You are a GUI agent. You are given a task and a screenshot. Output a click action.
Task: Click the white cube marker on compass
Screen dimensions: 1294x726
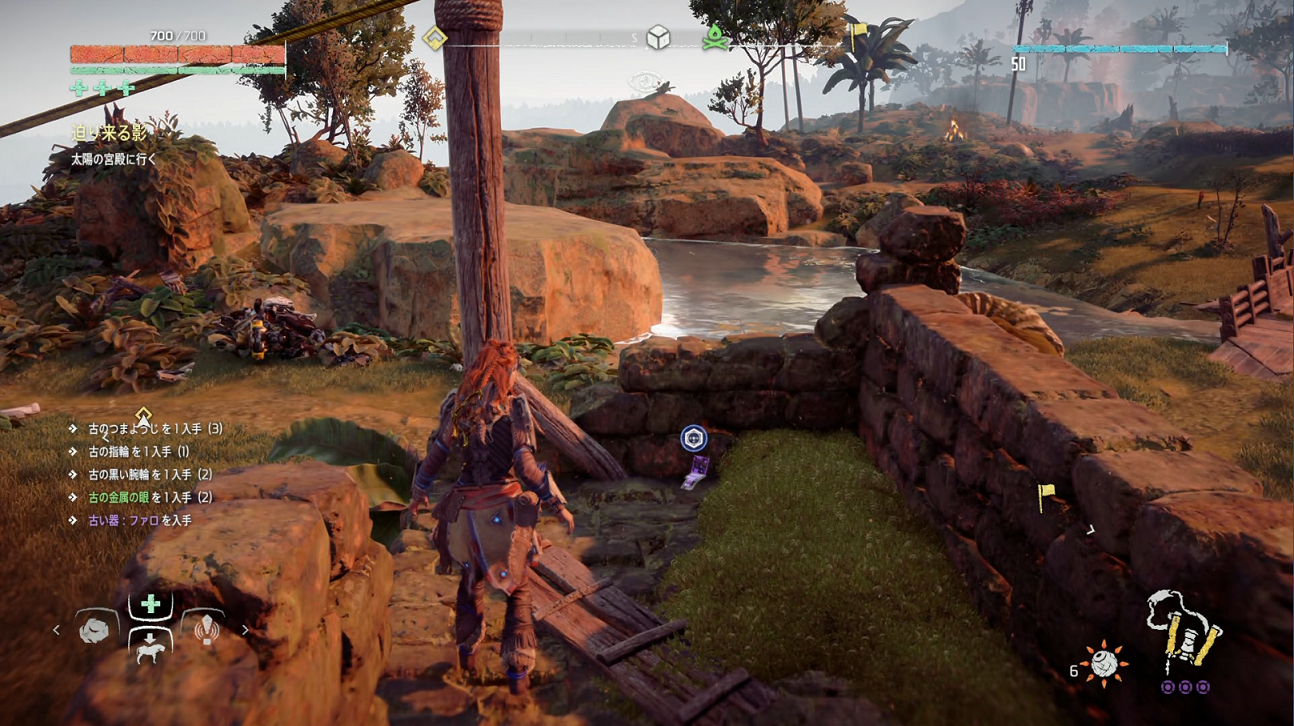coord(657,38)
